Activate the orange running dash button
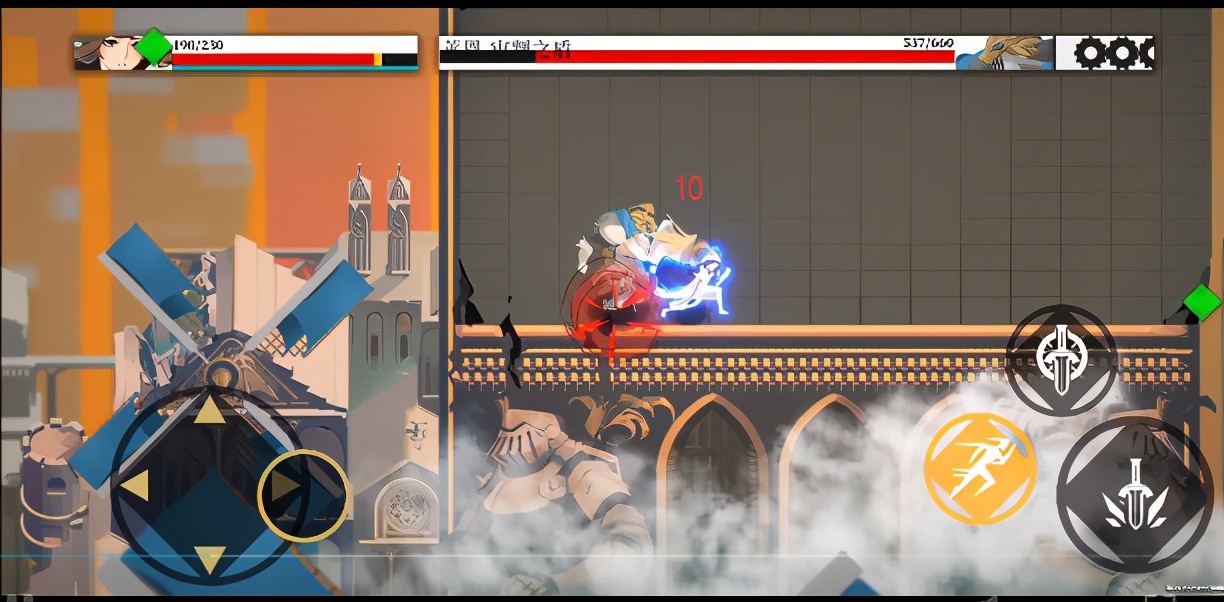Image resolution: width=1224 pixels, height=602 pixels. (x=979, y=468)
